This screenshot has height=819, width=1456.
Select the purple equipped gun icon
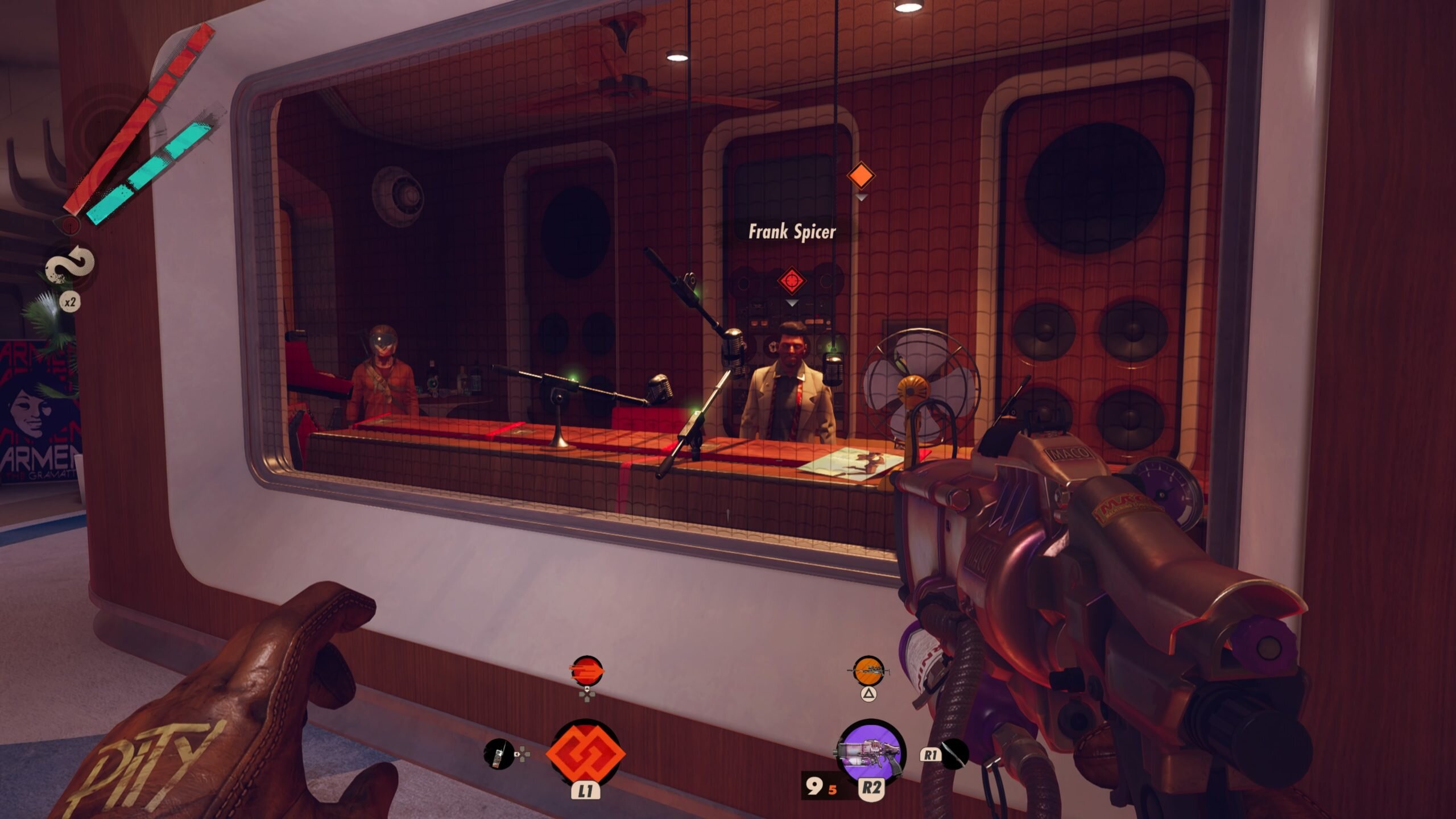[870, 752]
